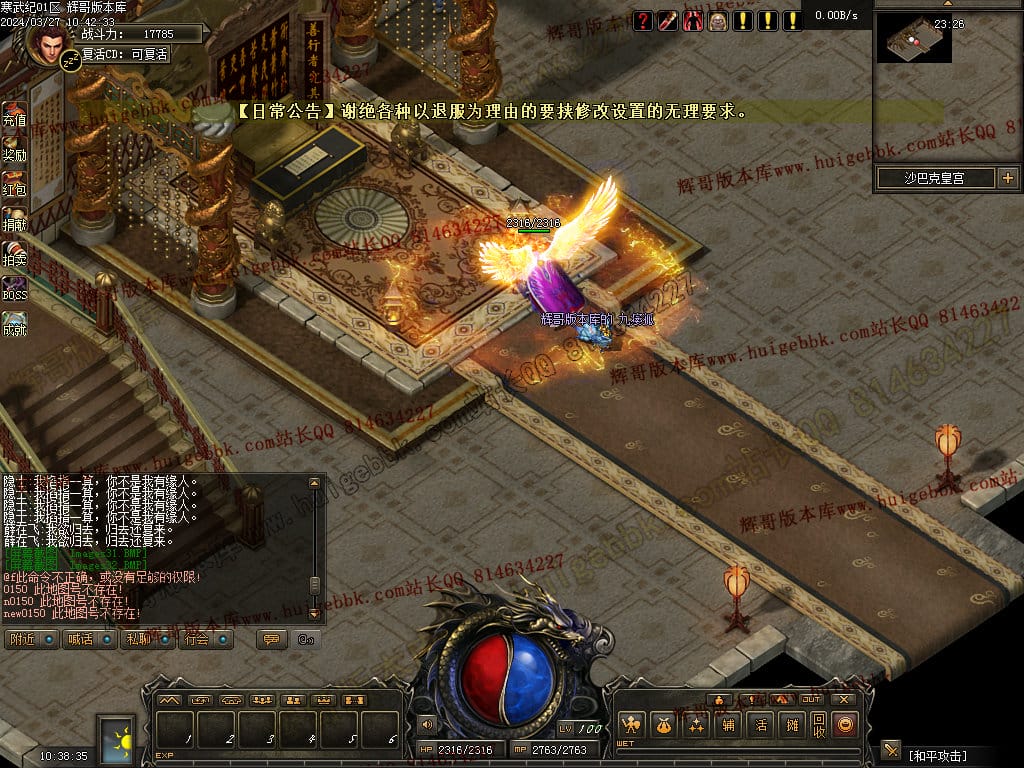The height and width of the screenshot is (768, 1024).
Task: Open the character equipment warrior icon
Action: point(631,725)
